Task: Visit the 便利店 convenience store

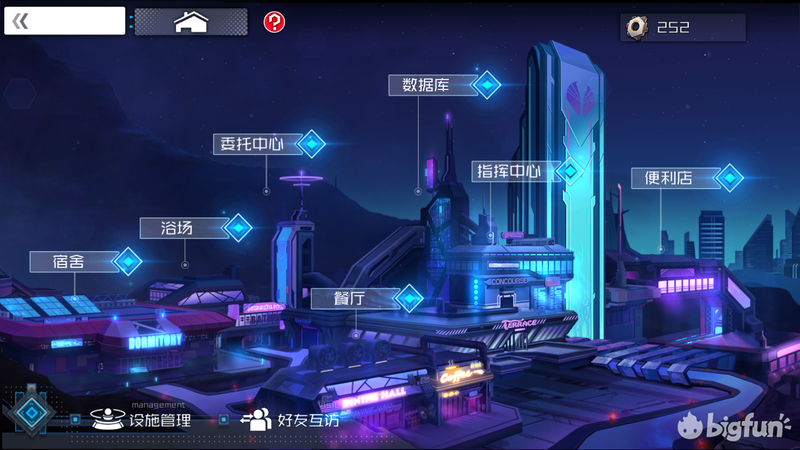Action: [x=686, y=179]
